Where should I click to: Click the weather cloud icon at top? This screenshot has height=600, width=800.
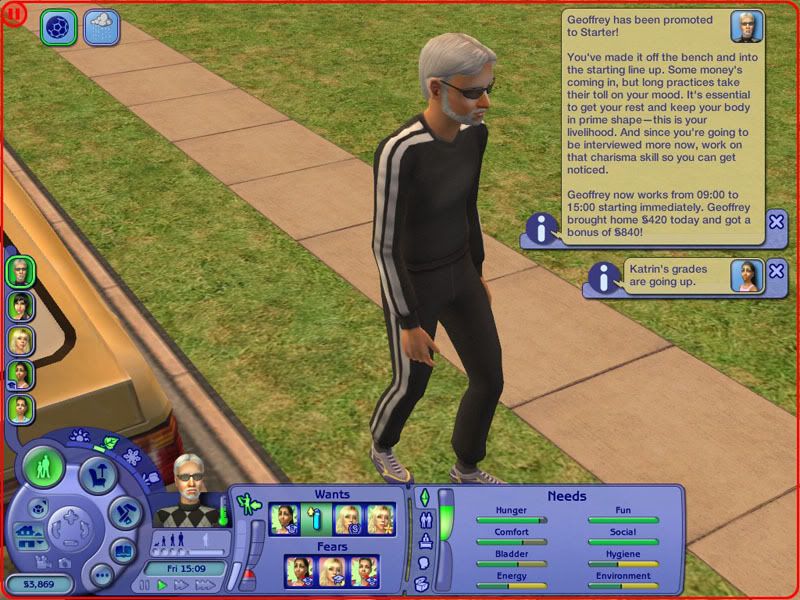(x=101, y=25)
